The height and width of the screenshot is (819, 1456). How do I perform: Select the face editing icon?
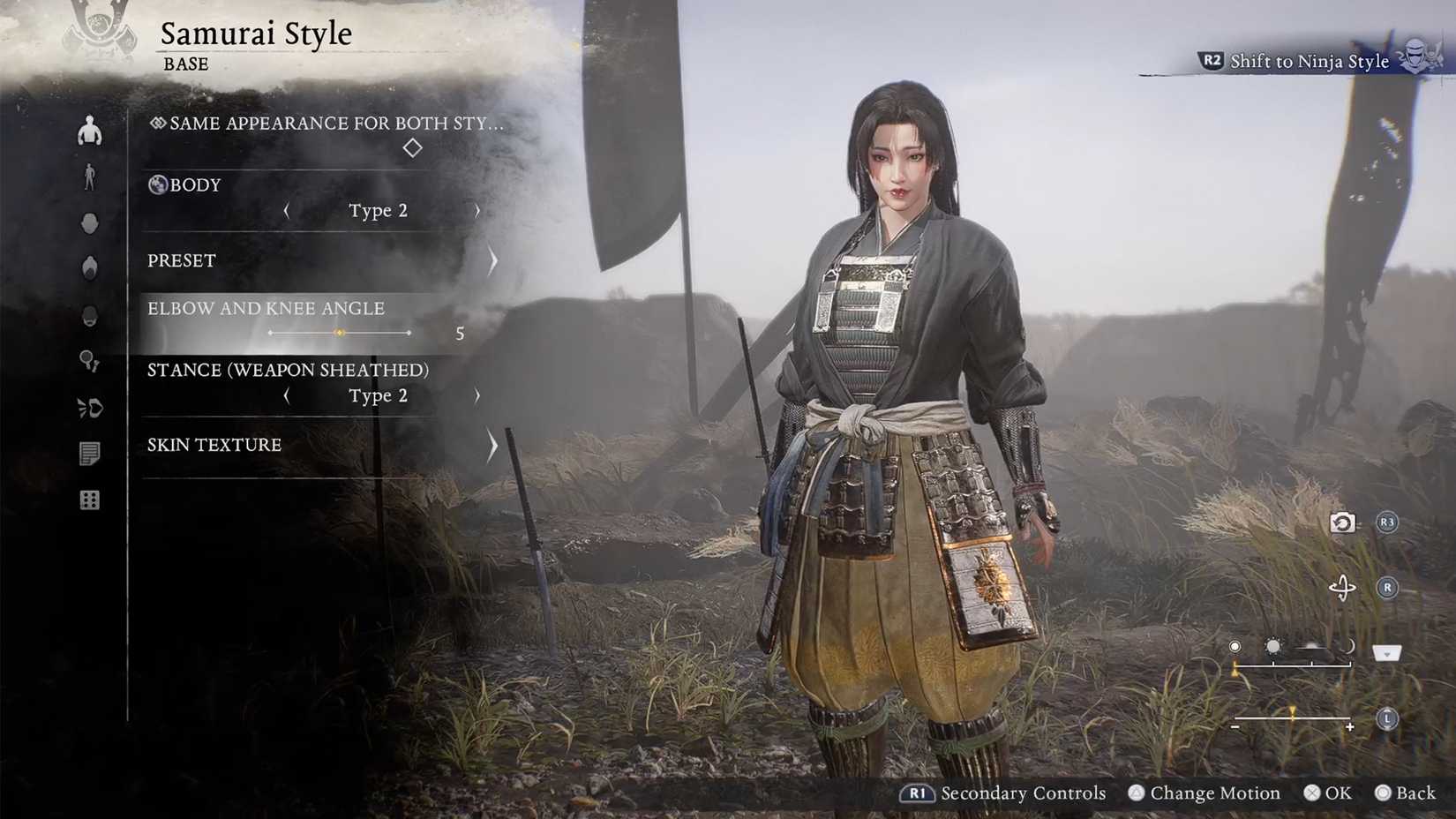coord(90,223)
